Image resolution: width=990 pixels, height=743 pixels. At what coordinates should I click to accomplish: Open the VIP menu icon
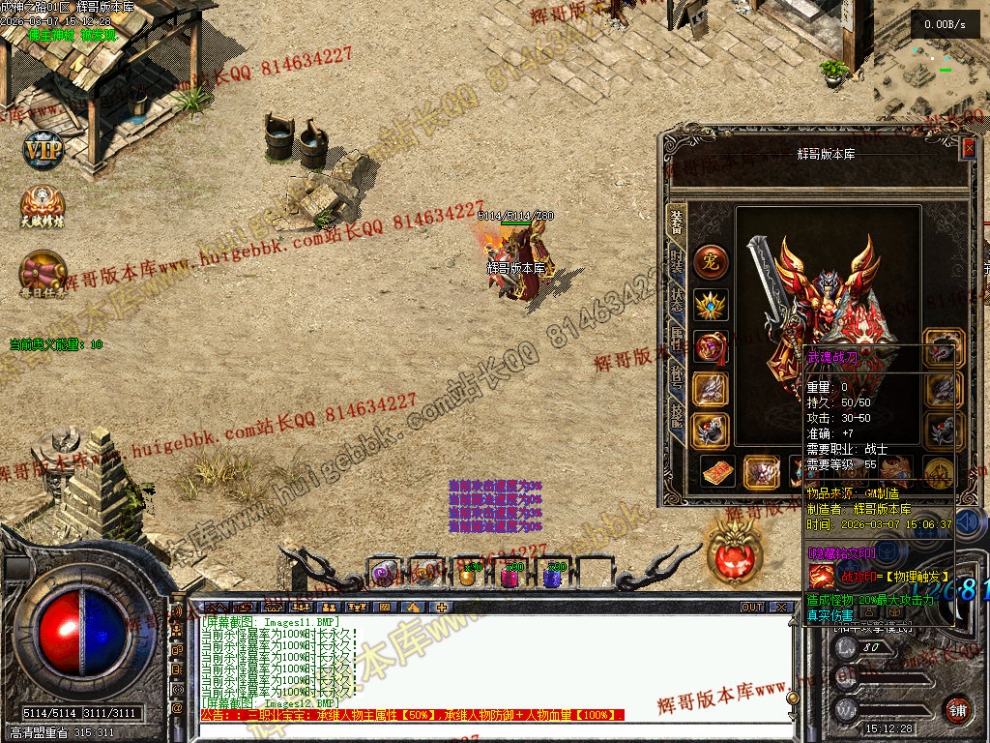pyautogui.click(x=43, y=150)
